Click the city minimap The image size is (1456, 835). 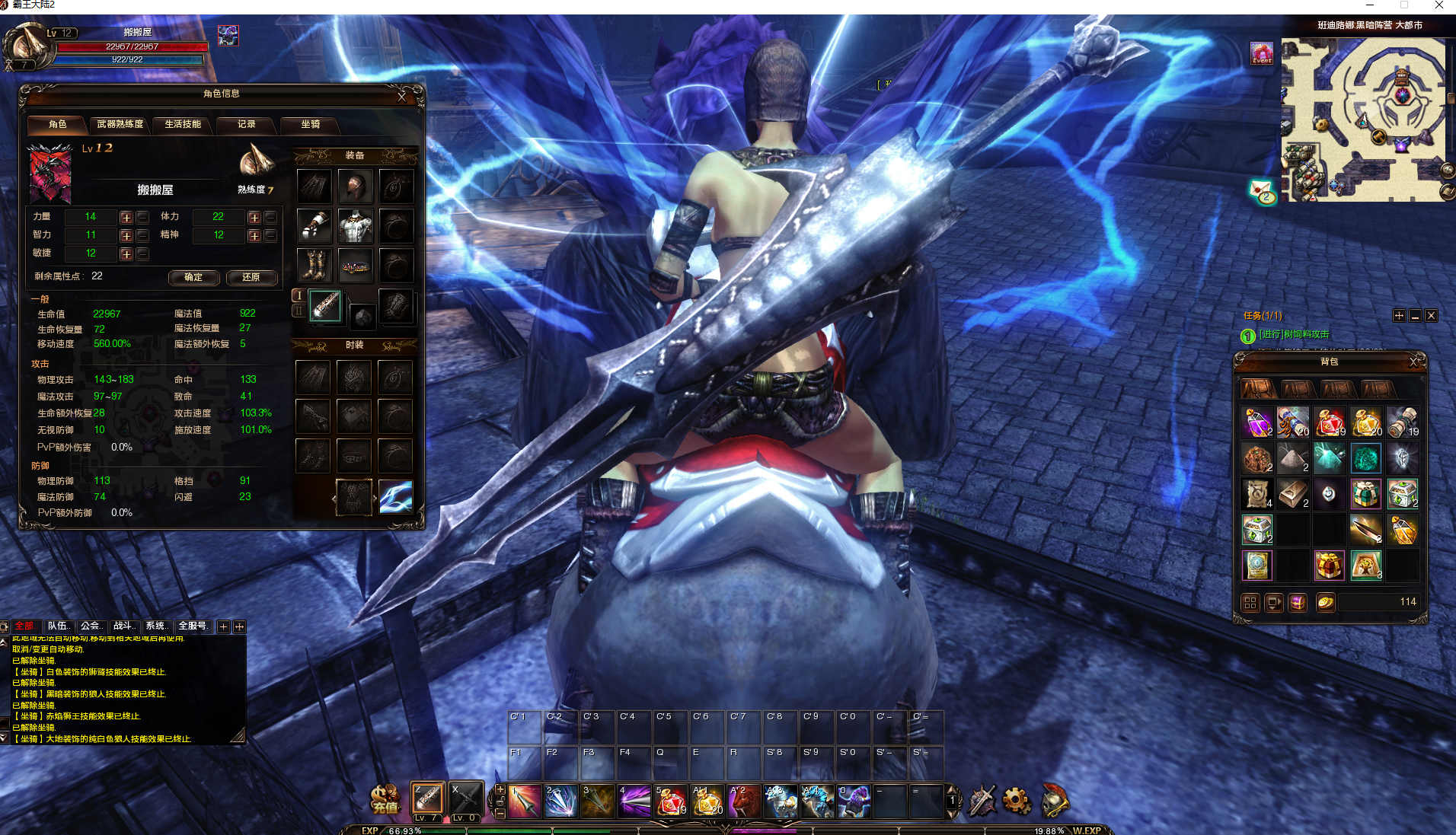[x=1363, y=120]
